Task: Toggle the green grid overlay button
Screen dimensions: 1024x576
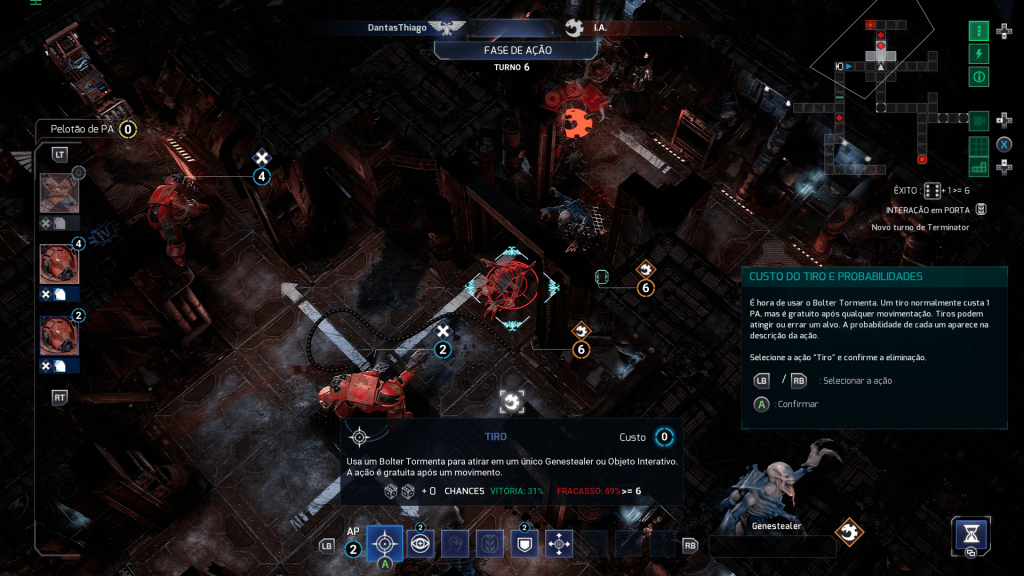Action: coord(978,145)
